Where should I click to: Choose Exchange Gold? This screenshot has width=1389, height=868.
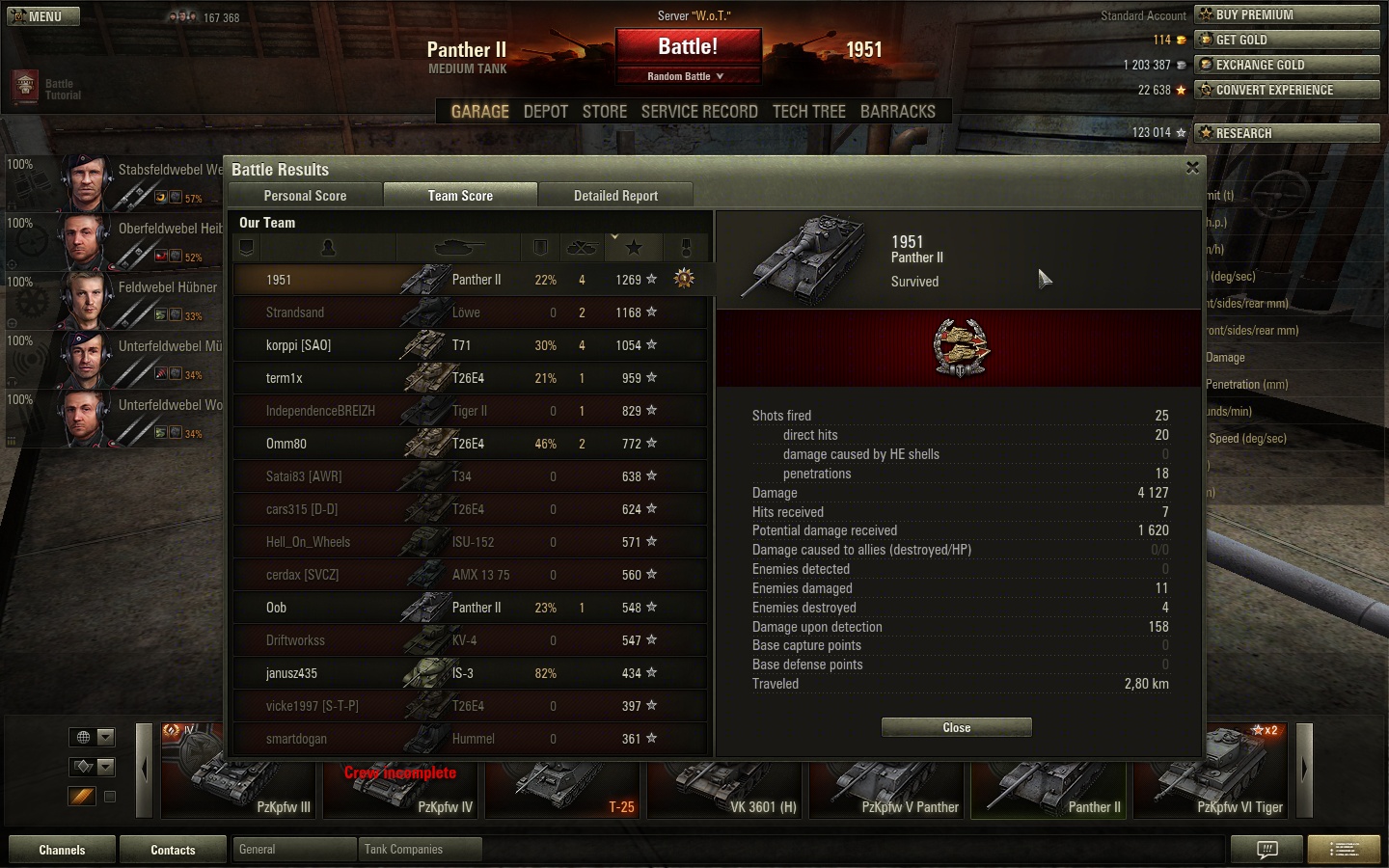point(1287,65)
